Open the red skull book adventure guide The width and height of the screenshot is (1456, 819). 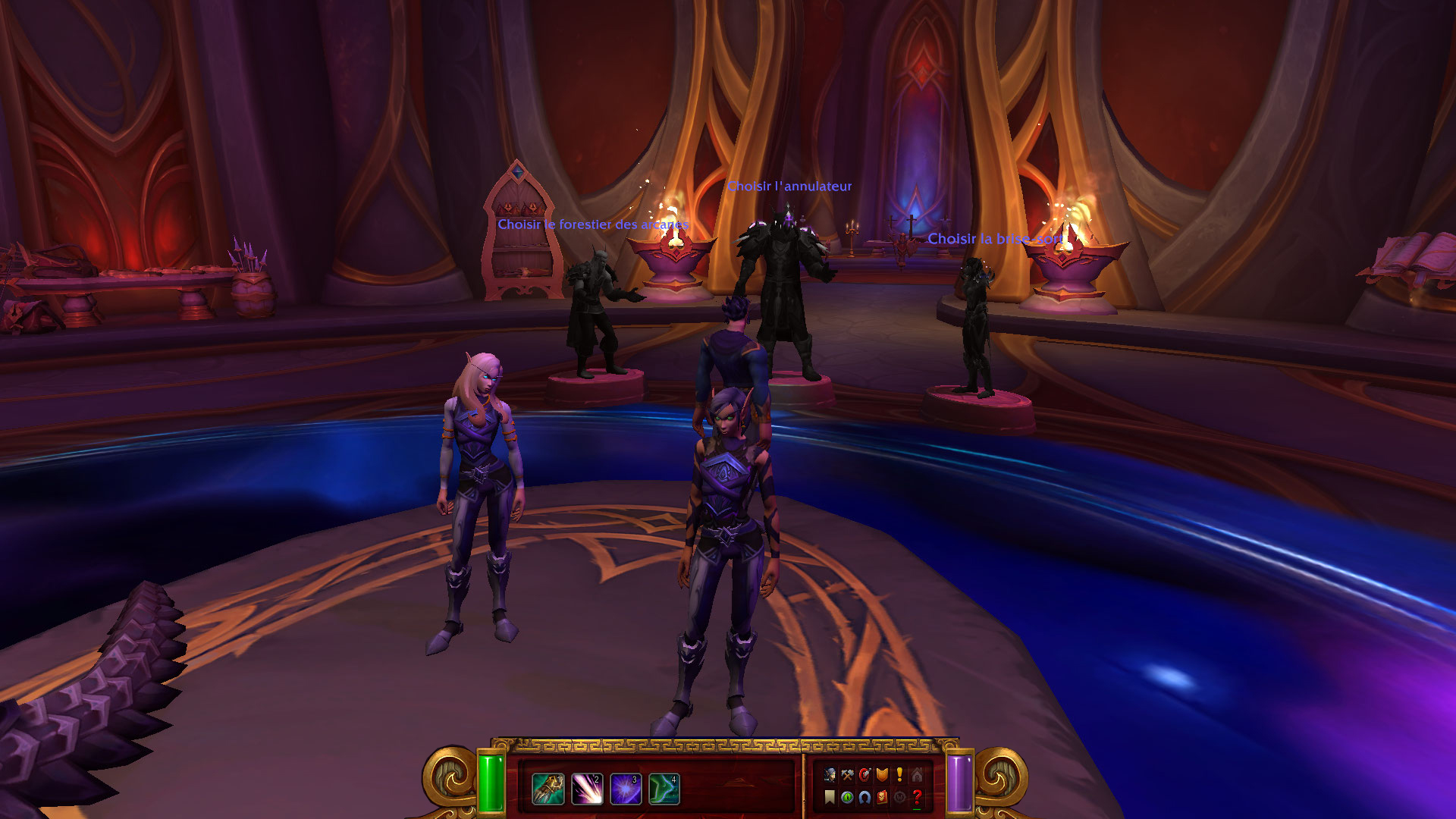point(882,797)
